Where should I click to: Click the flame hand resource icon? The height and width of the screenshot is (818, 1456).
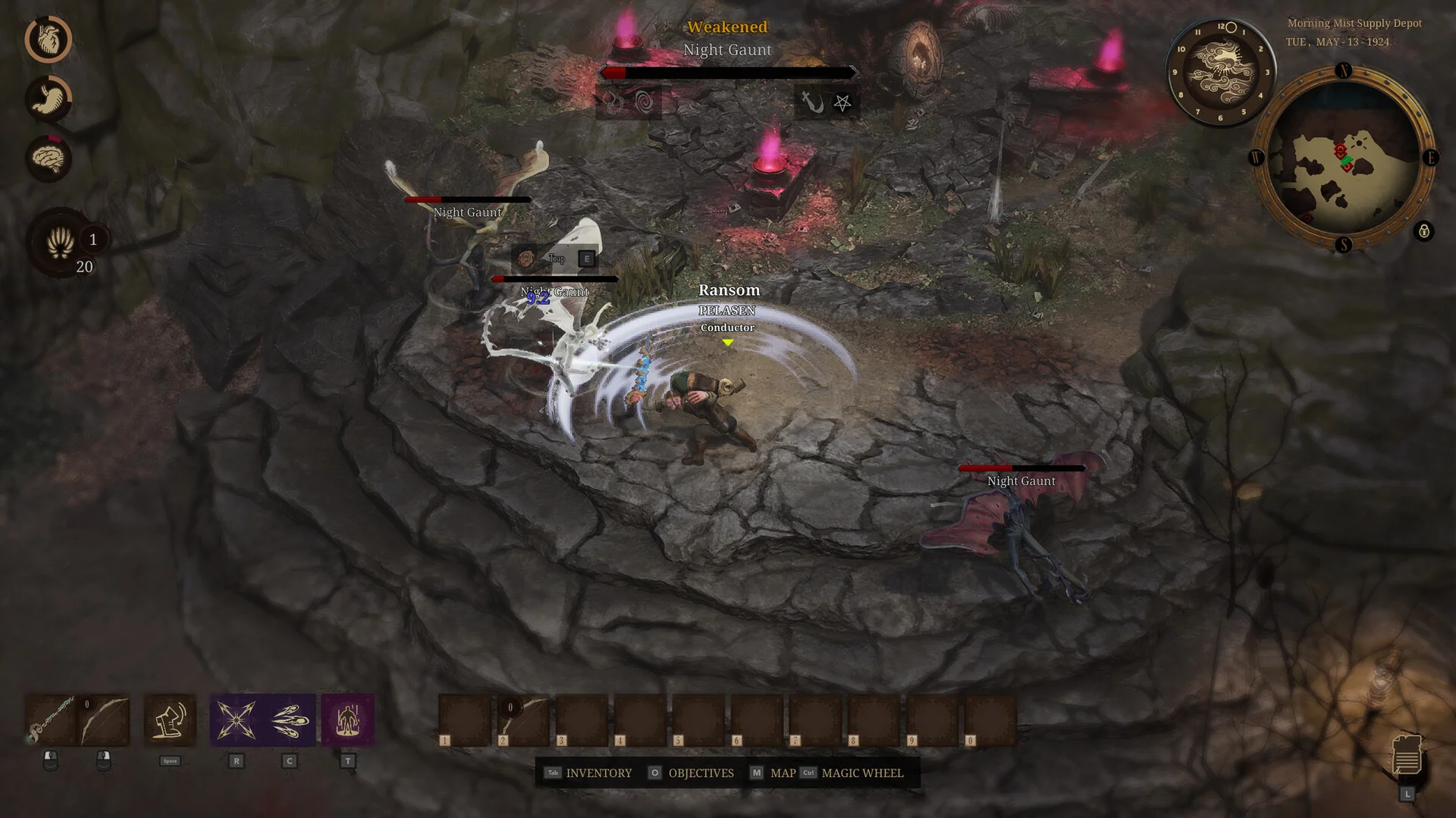pos(60,243)
